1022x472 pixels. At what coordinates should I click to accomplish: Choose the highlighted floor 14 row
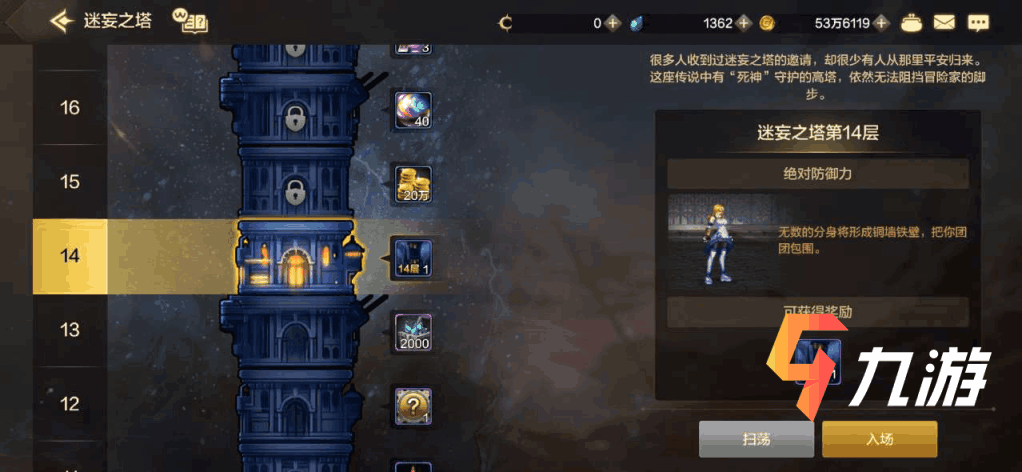pos(70,256)
